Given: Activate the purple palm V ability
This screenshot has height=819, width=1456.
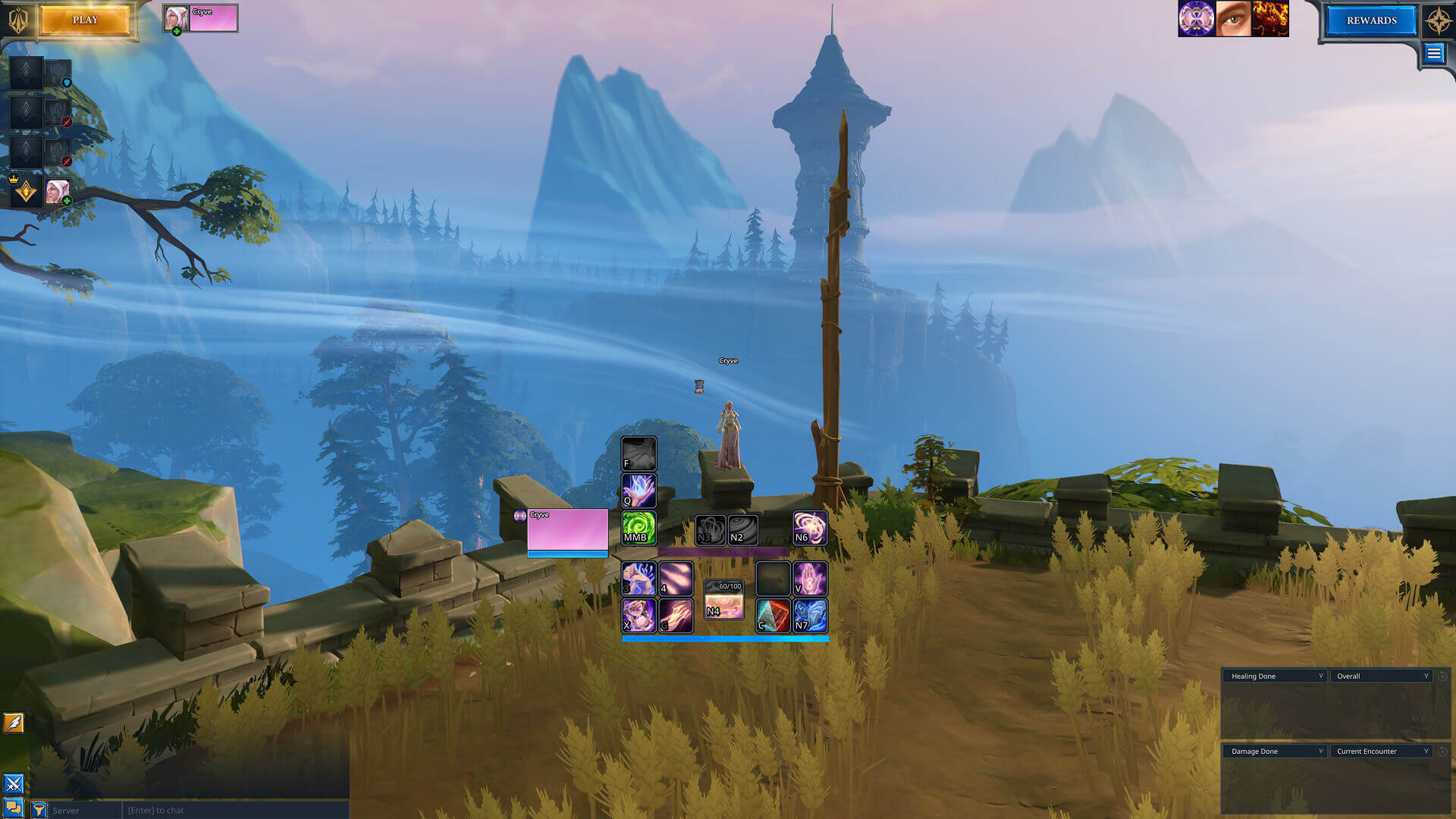Looking at the screenshot, I should click(810, 579).
